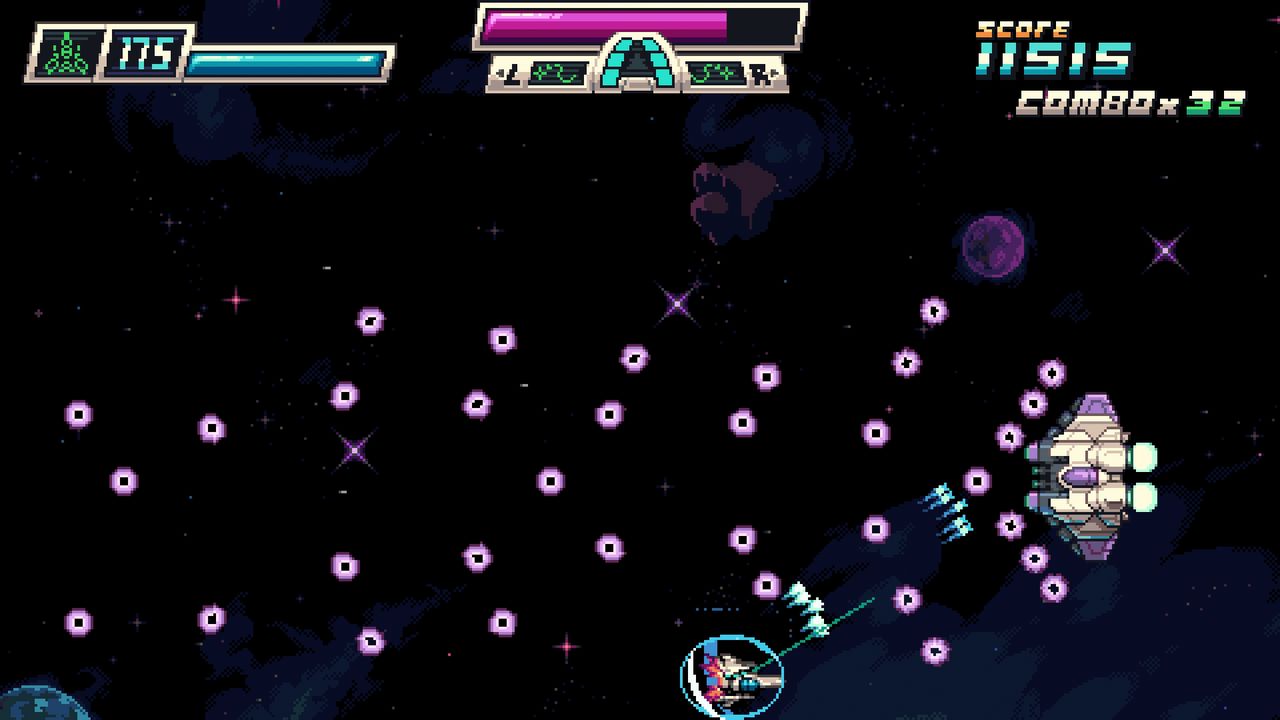Click the right weapon module icon beside the emblem
This screenshot has width=1280, height=720.
718,72
